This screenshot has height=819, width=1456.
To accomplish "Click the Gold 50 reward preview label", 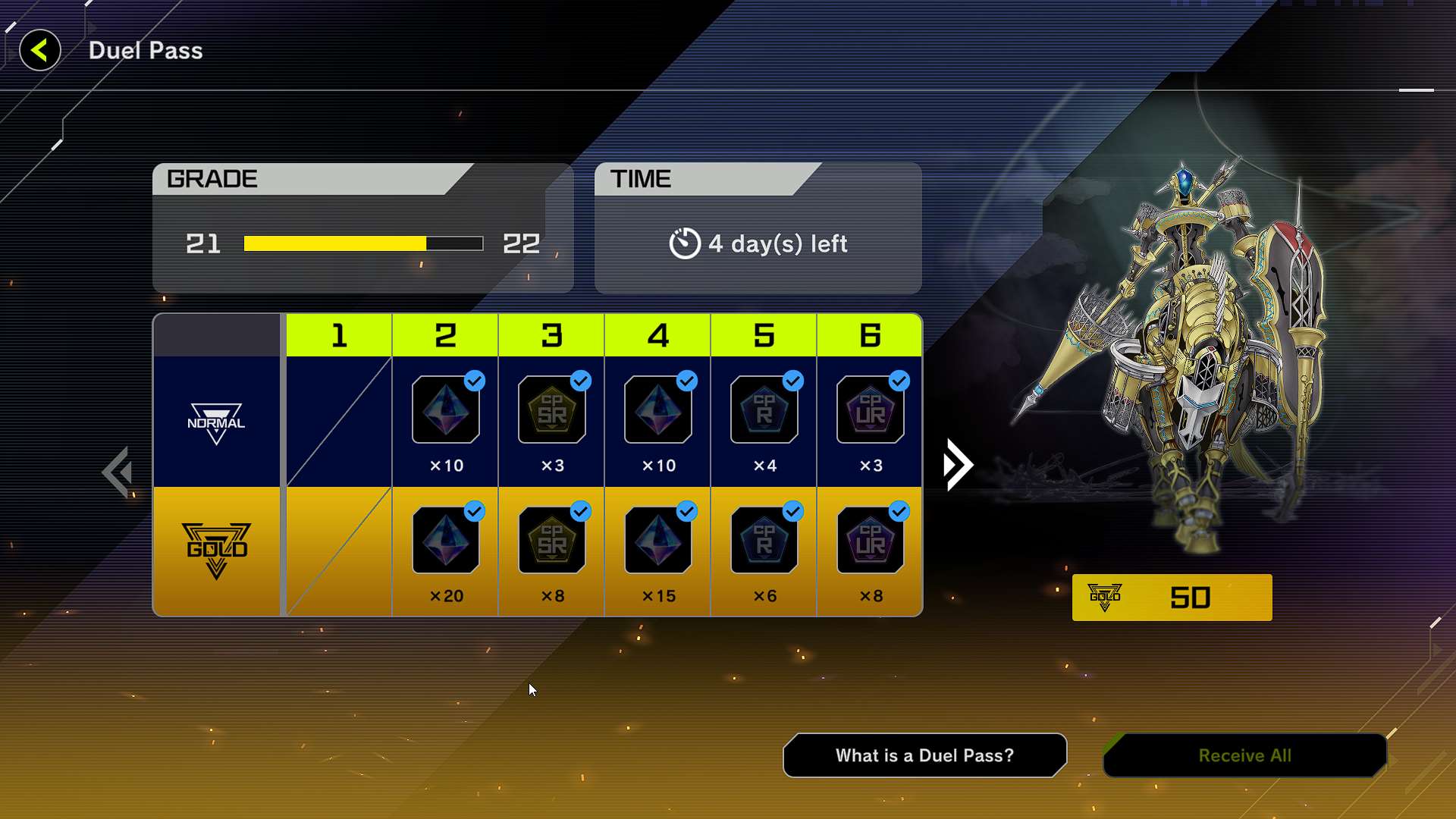I will tap(1172, 598).
